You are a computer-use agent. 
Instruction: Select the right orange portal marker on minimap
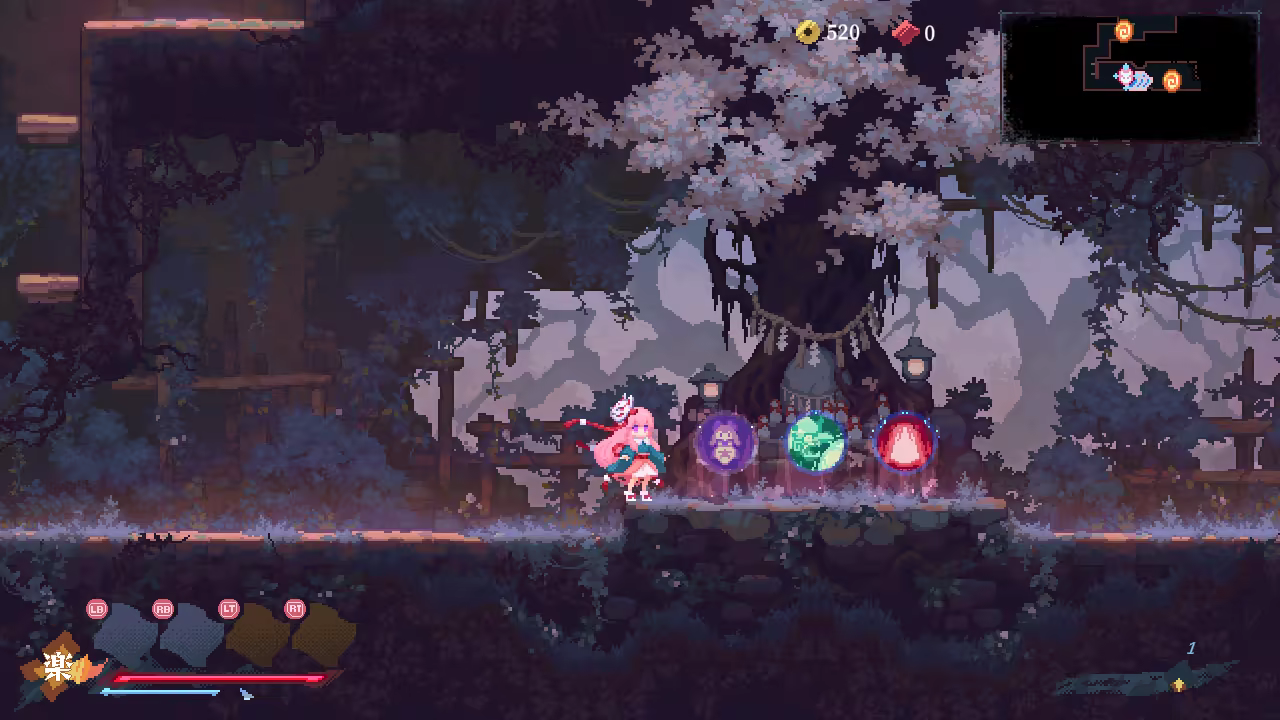[1172, 79]
